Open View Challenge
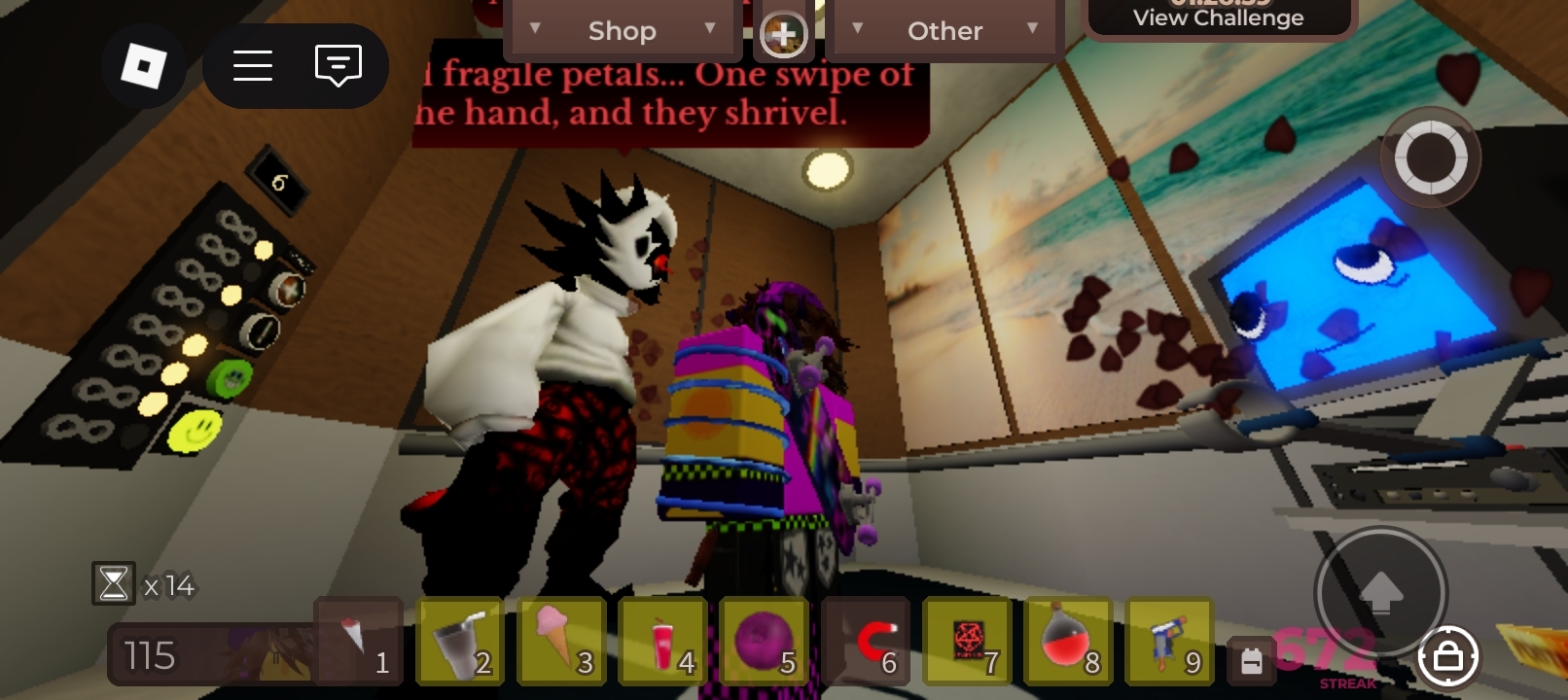Image resolution: width=1568 pixels, height=700 pixels. tap(1218, 17)
